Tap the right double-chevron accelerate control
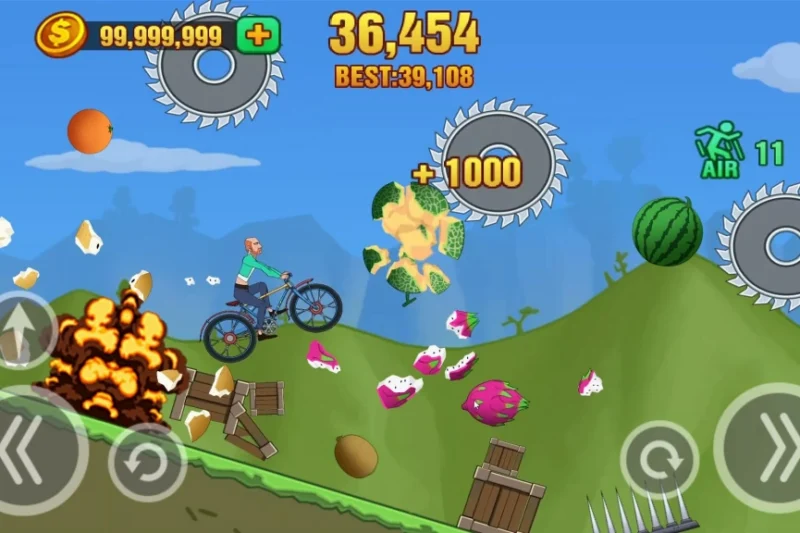 click(764, 447)
